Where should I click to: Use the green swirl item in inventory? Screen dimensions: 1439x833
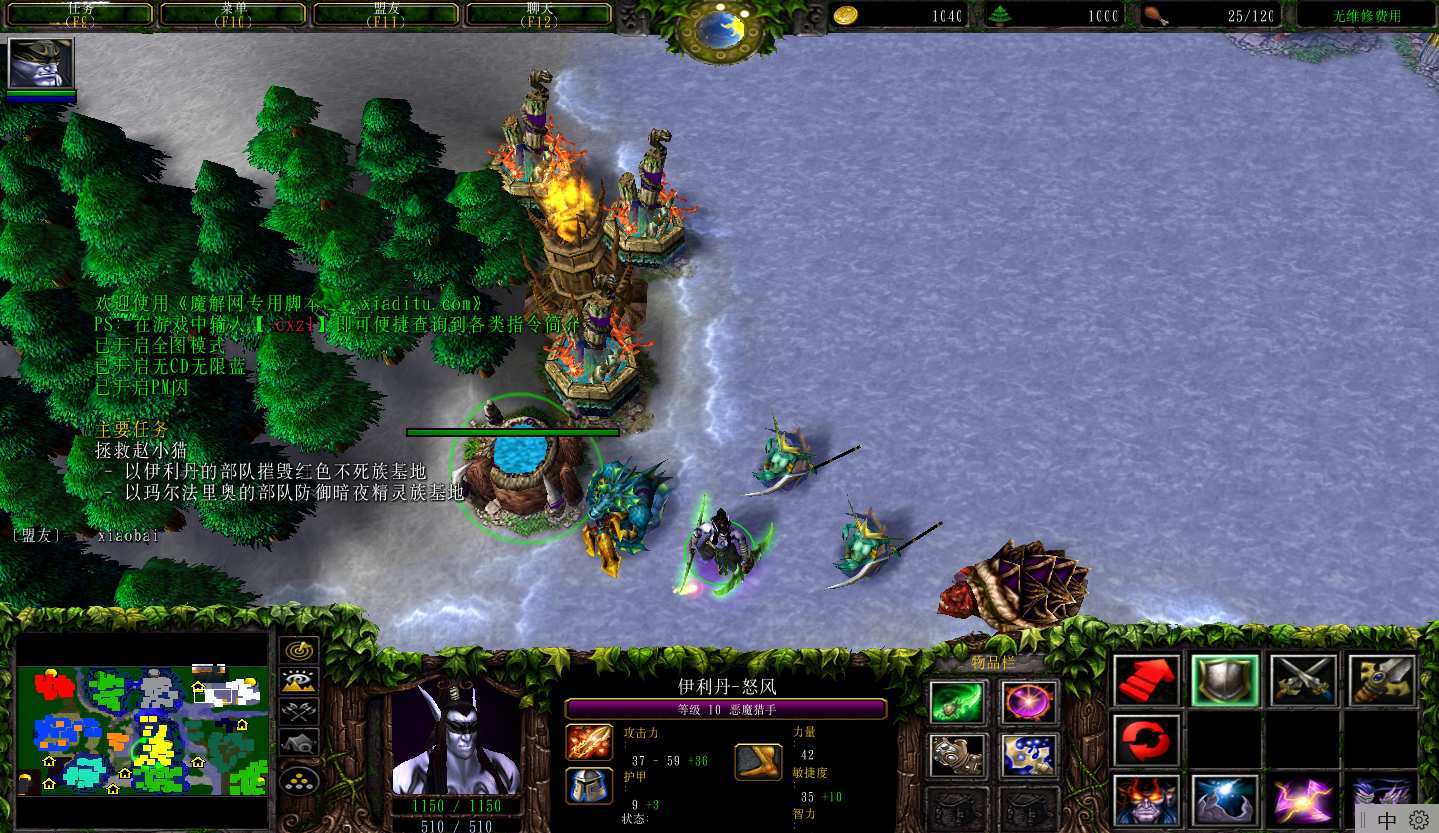tap(958, 702)
